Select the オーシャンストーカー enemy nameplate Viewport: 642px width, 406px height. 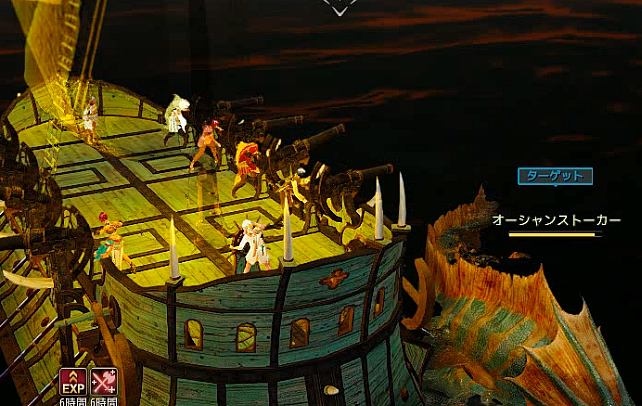coord(556,220)
